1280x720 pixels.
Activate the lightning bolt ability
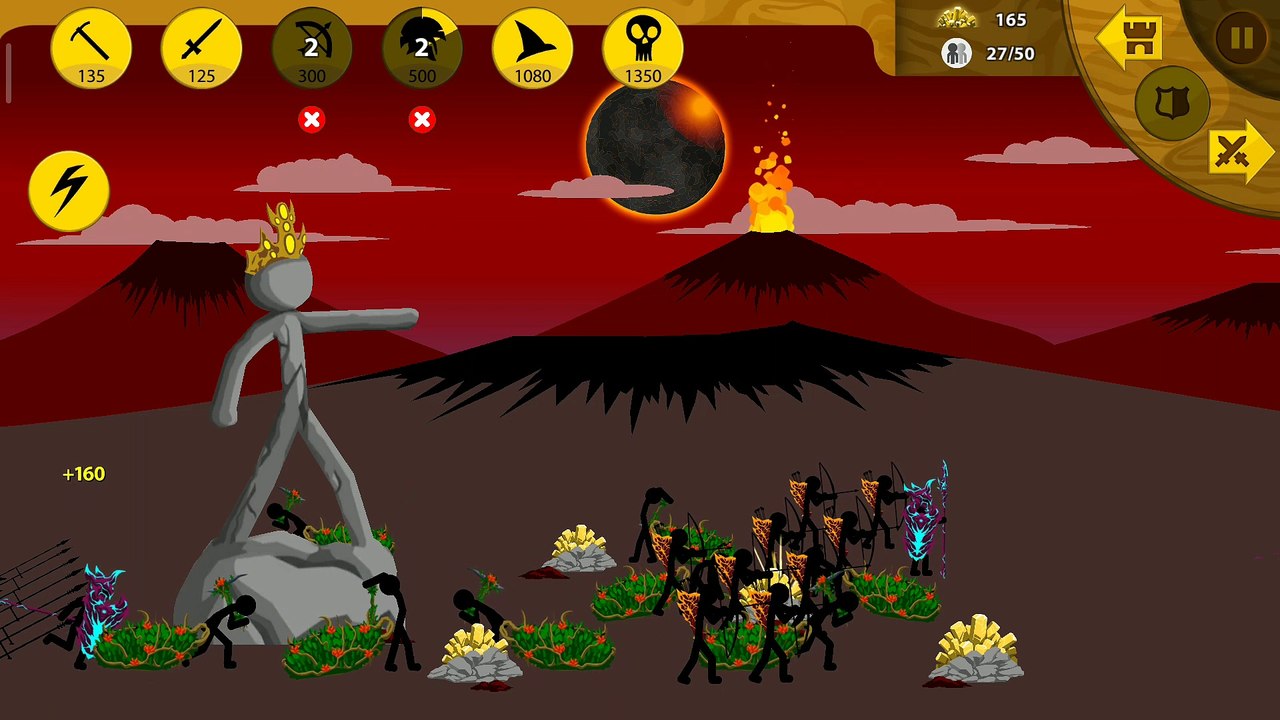pos(69,191)
